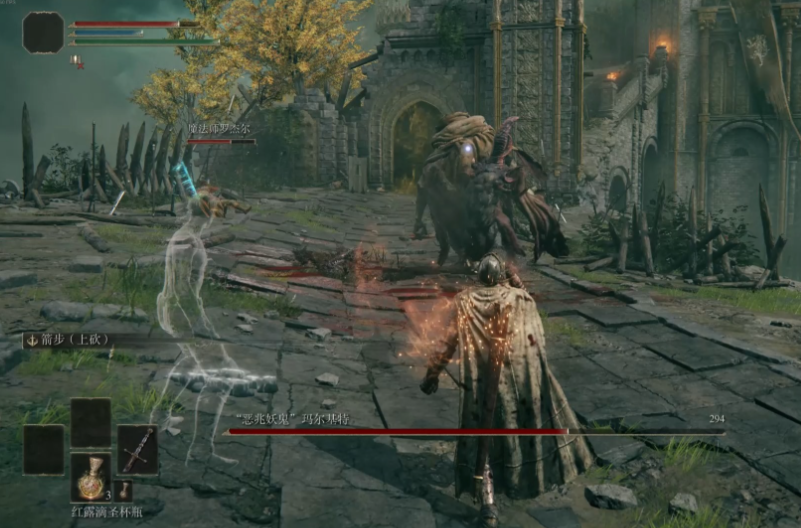Click the small flask icon beside the item slot
801x528 pixels.
click(x=124, y=490)
